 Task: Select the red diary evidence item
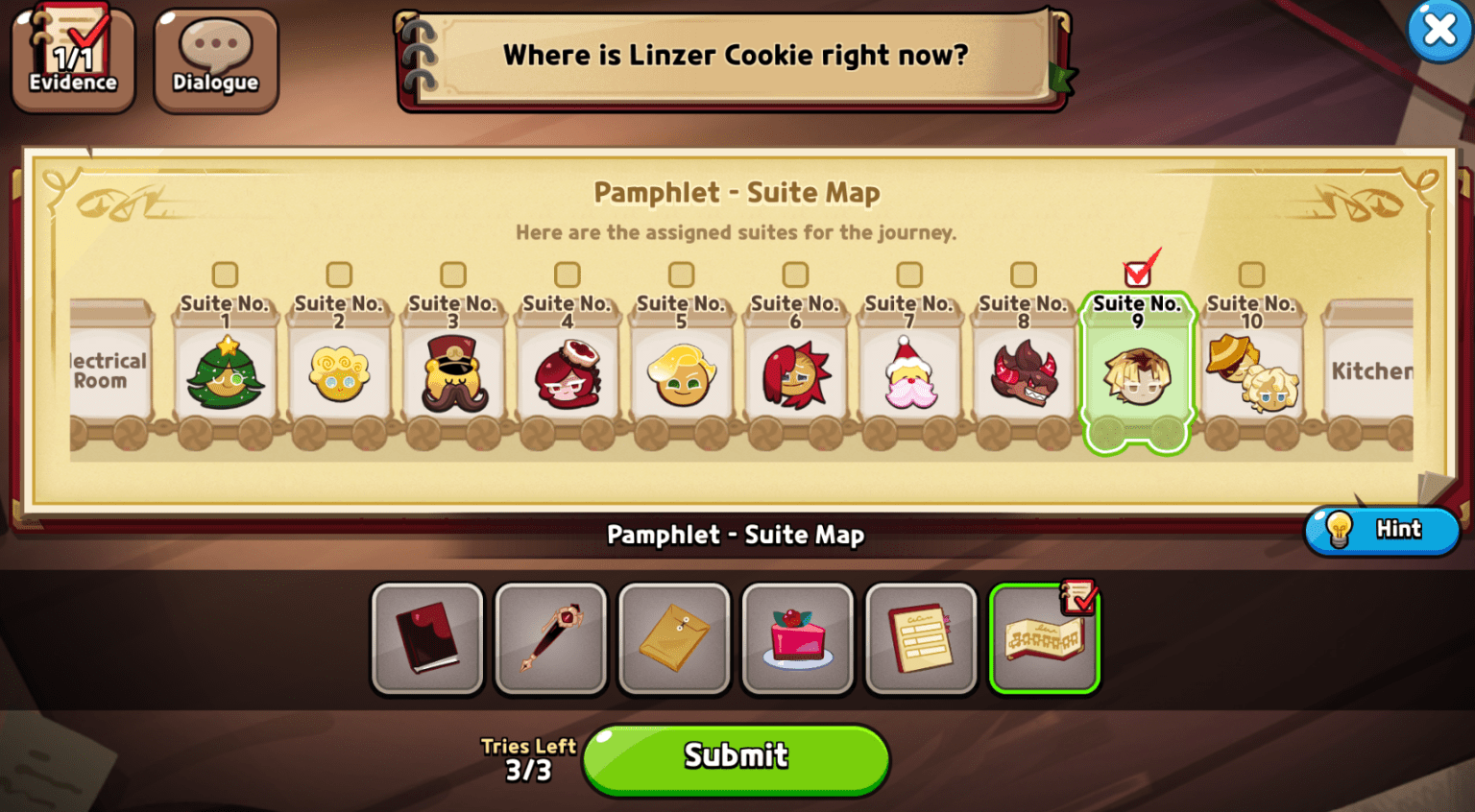[427, 638]
